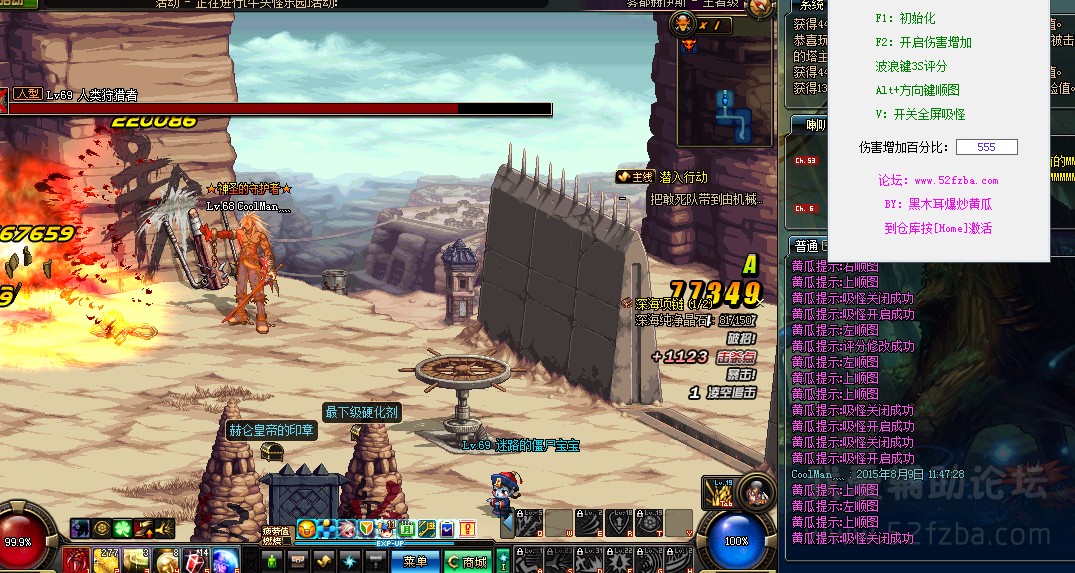The width and height of the screenshot is (1075, 573).
Task: Activate the Tab skill with golden claw
Action: click(x=718, y=493)
